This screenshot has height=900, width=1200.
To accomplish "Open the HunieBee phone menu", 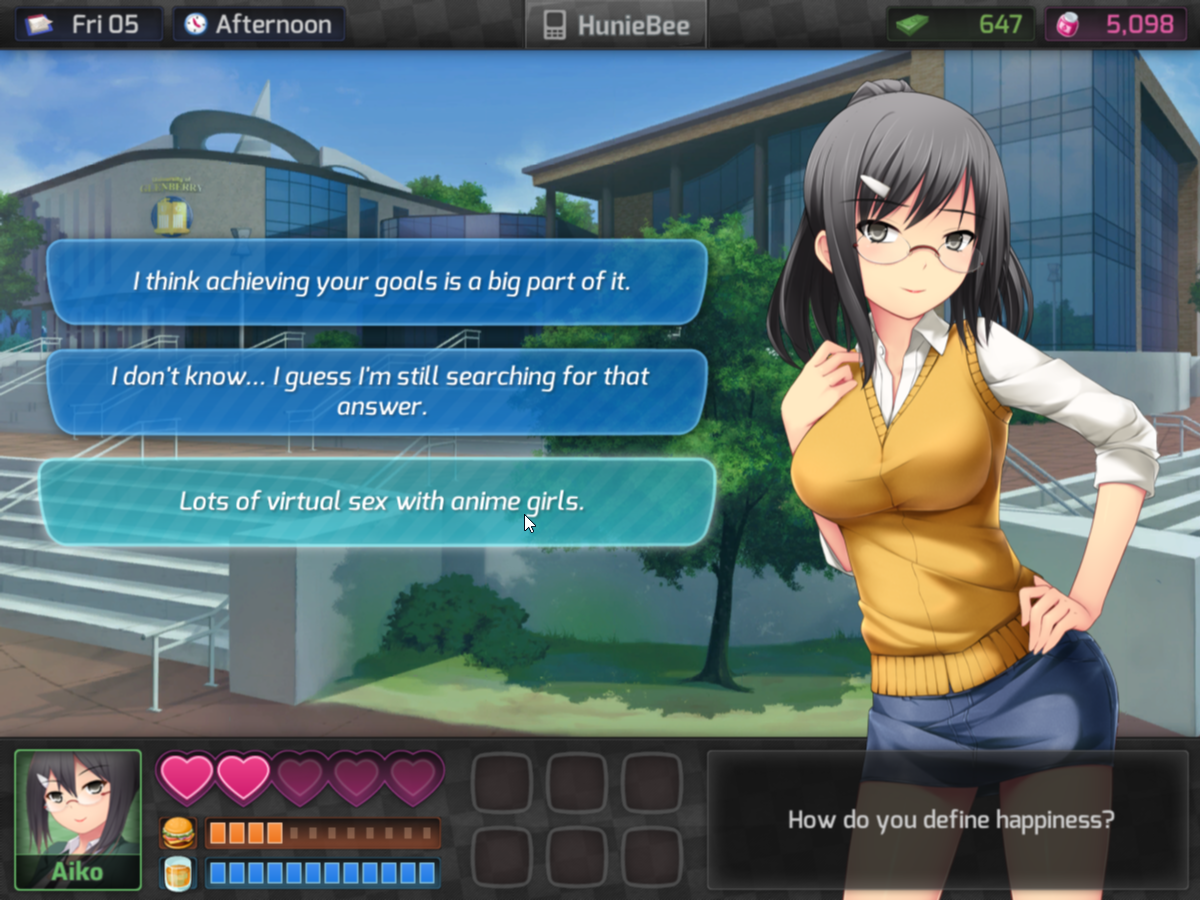I will pyautogui.click(x=616, y=25).
